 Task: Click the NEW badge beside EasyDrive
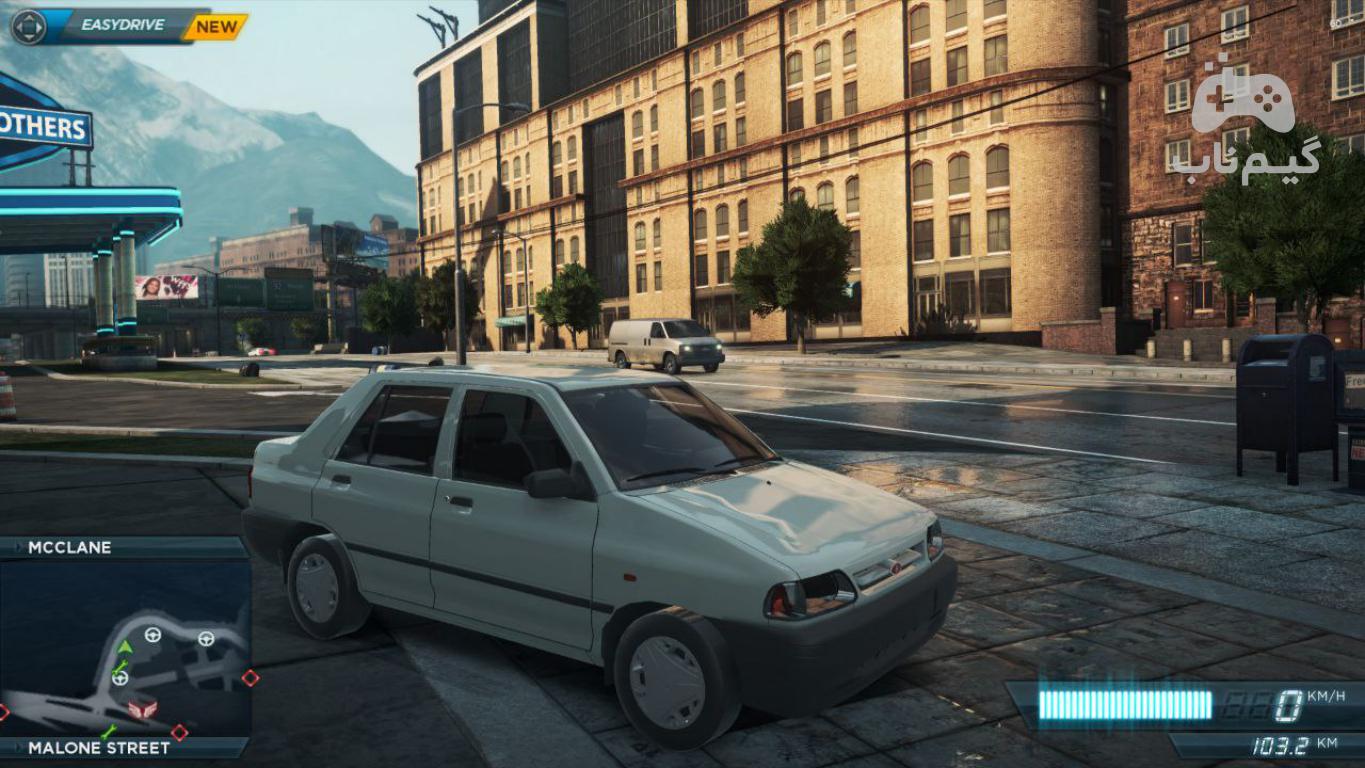[216, 27]
